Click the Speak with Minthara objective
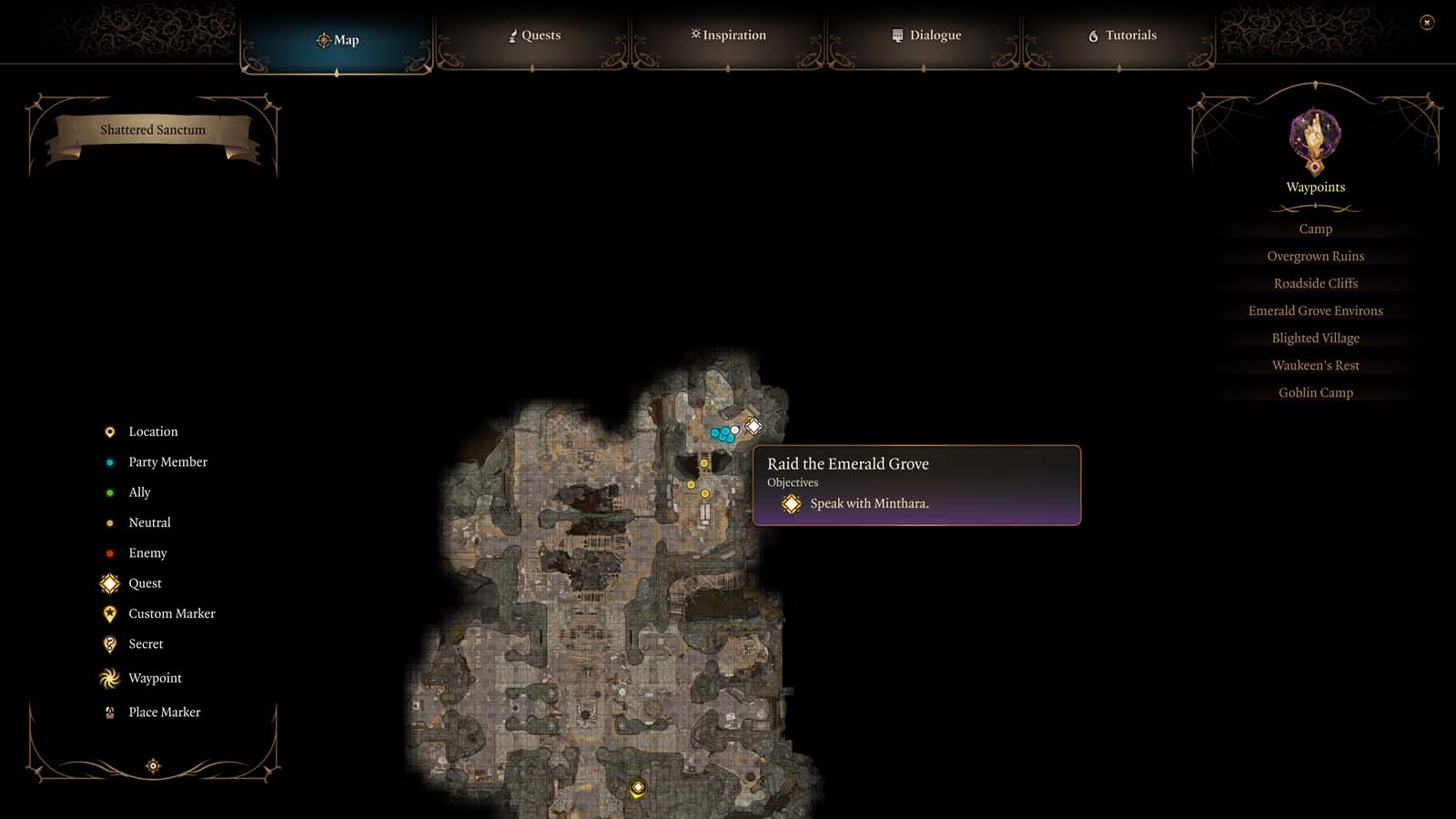Screen dimensions: 1456x819 coord(869,503)
